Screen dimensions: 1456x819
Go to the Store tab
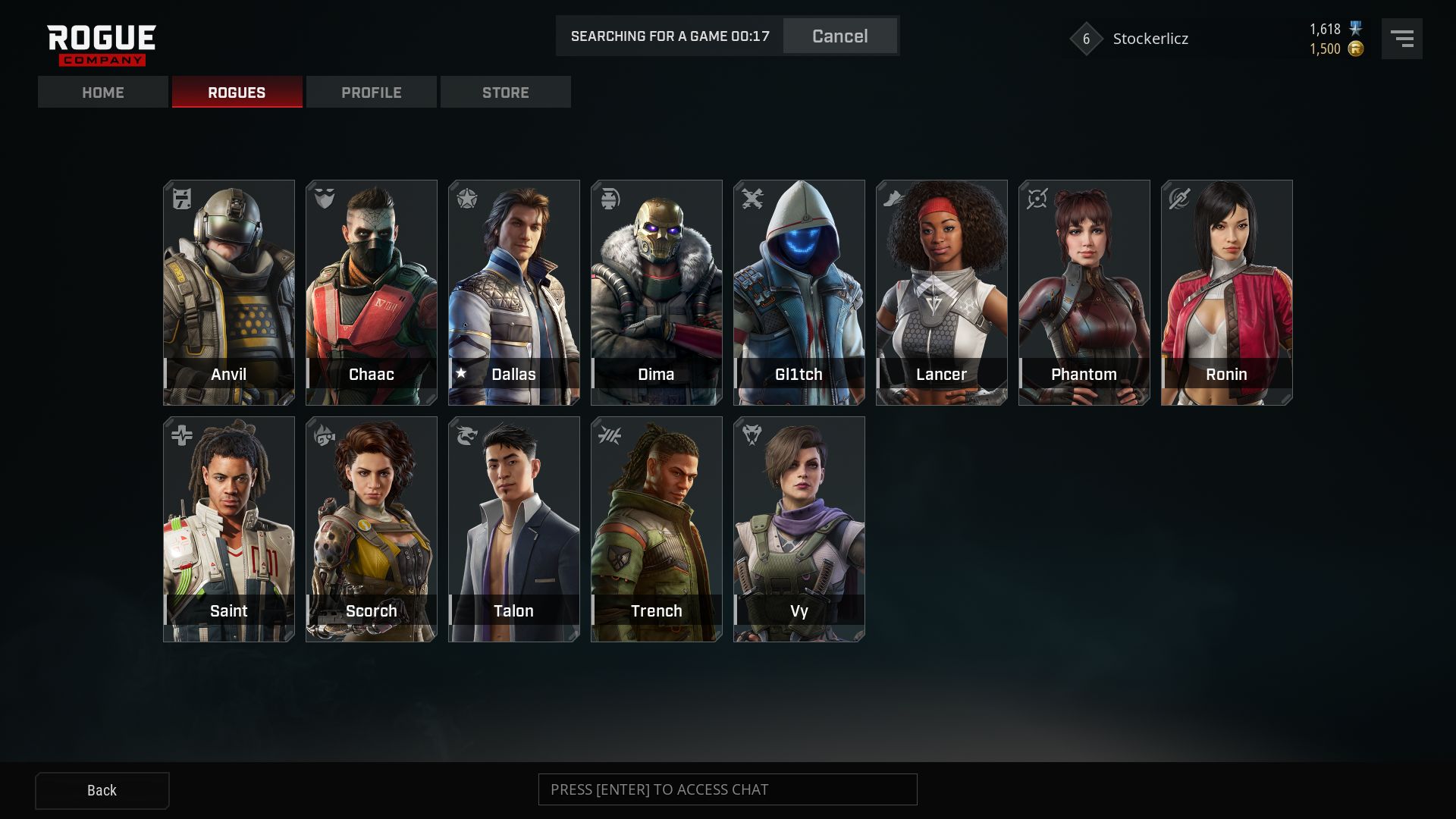click(506, 93)
